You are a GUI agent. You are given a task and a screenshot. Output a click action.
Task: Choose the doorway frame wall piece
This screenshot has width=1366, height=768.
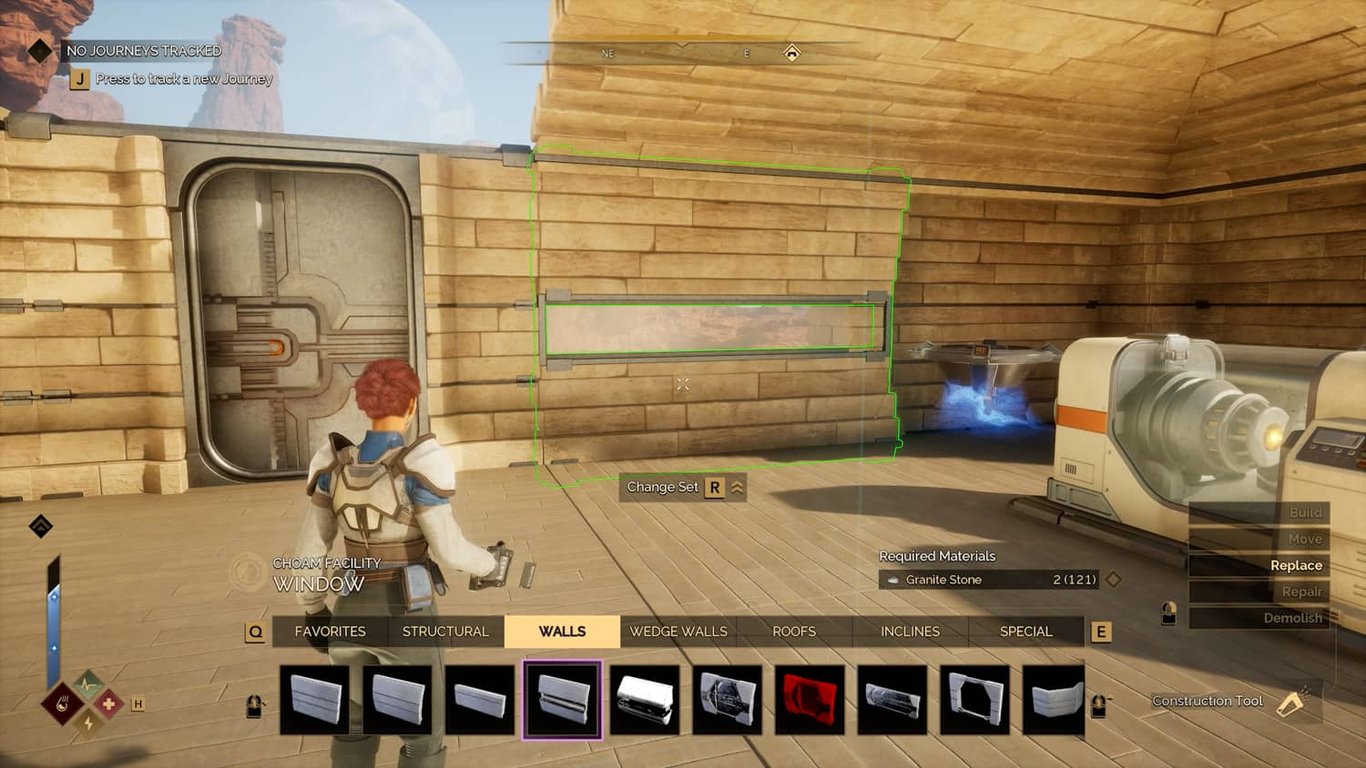click(x=975, y=700)
